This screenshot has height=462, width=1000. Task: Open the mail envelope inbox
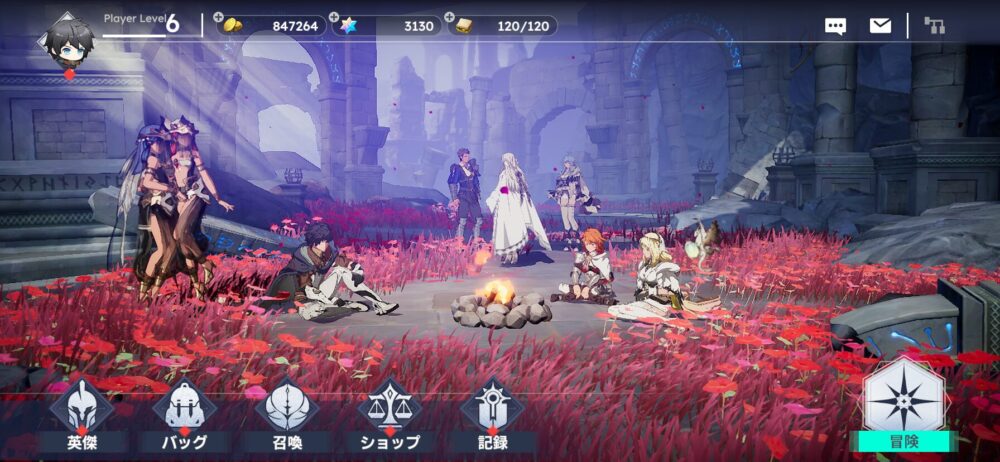coord(880,27)
